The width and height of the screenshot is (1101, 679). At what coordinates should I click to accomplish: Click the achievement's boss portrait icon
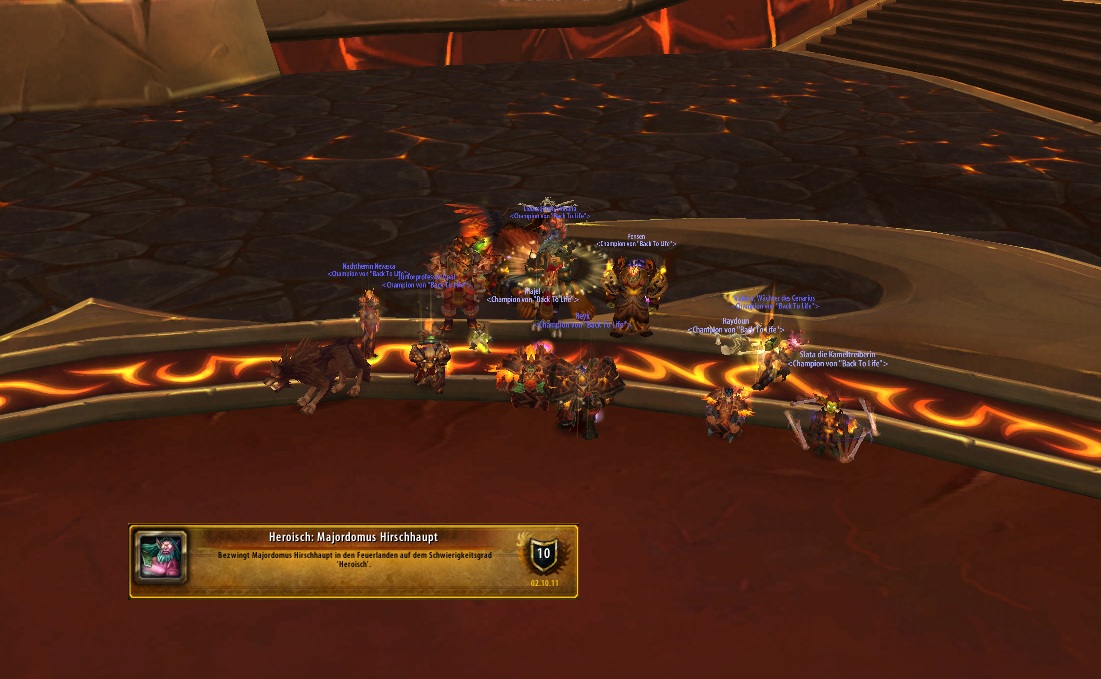pyautogui.click(x=160, y=558)
